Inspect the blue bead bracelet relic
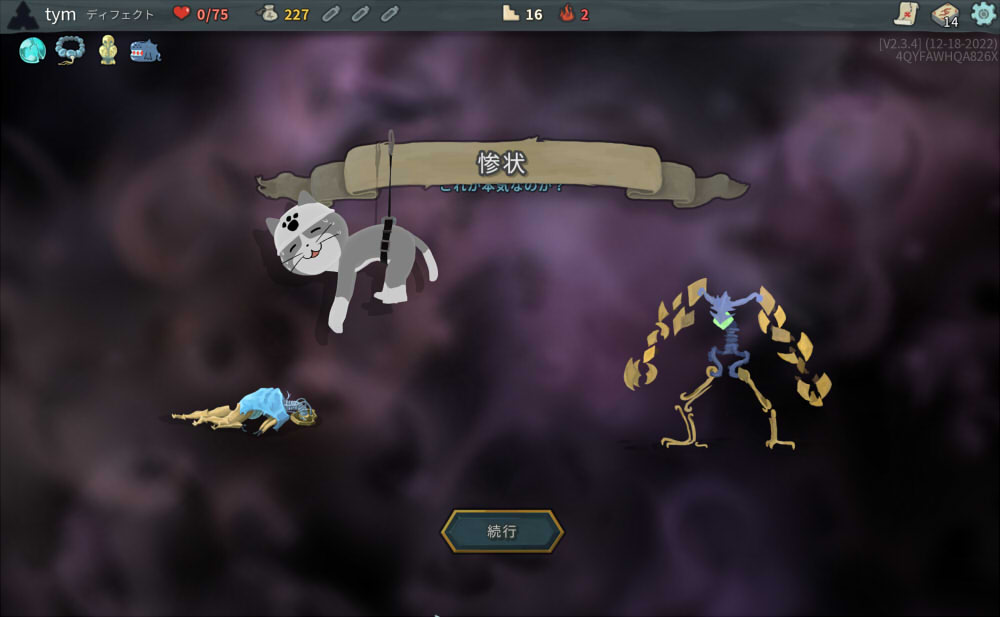Screen dimensions: 1000x617 click(x=70, y=49)
